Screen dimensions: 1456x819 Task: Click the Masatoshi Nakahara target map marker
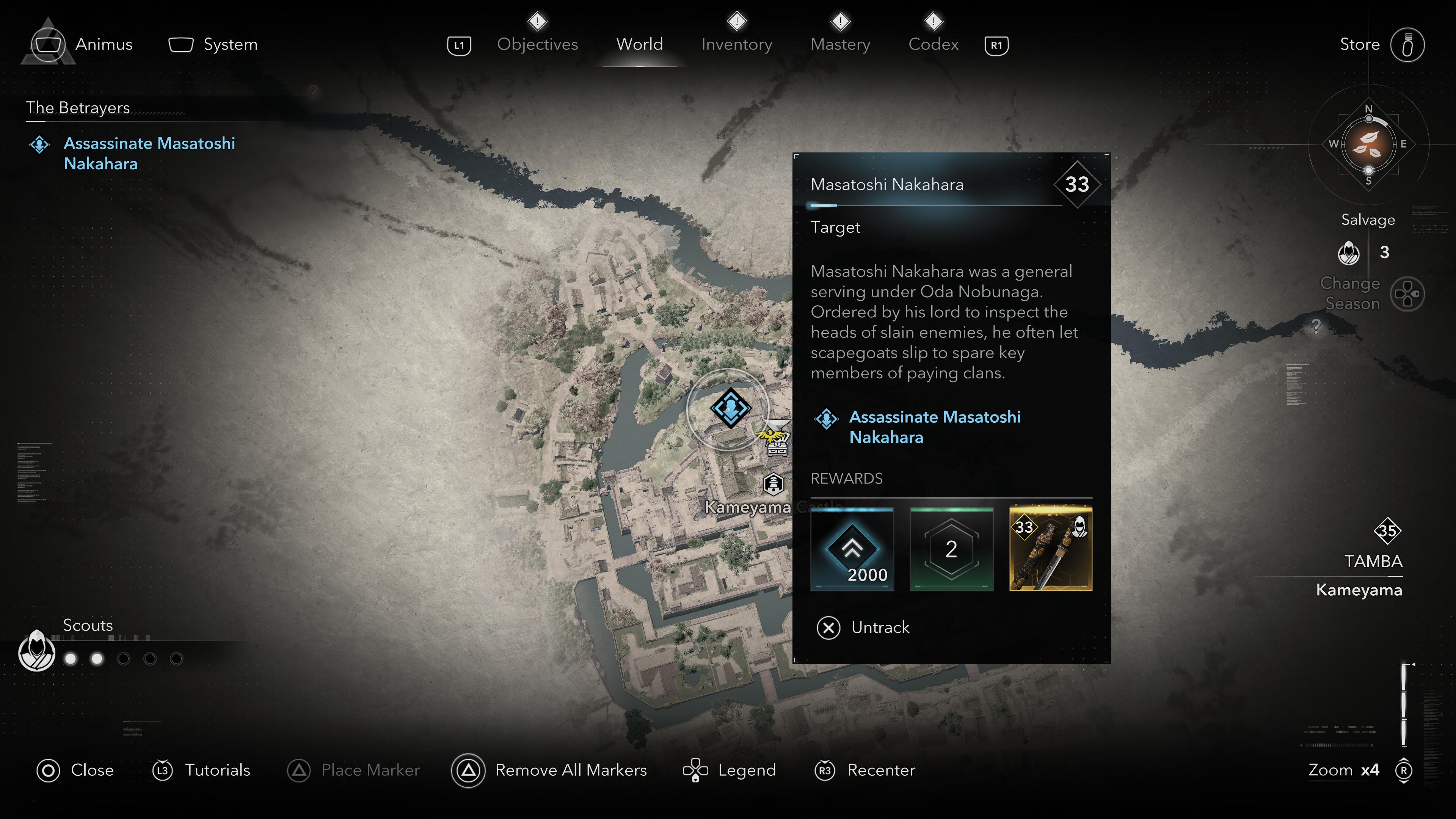pyautogui.click(x=730, y=408)
